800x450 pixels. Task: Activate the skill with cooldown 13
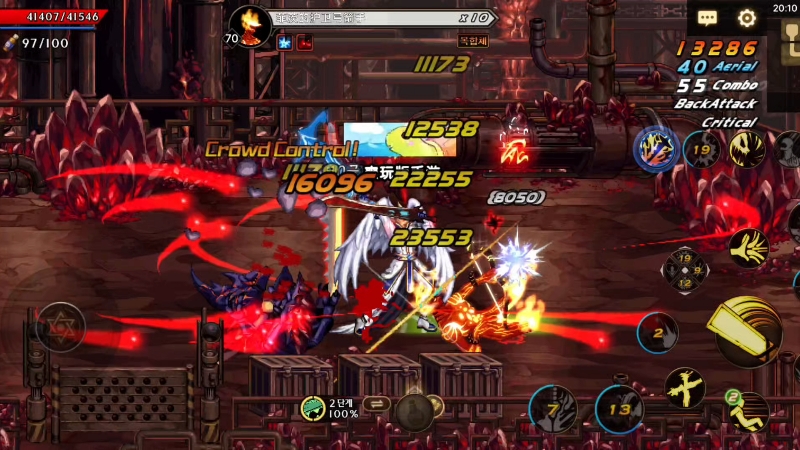(x=620, y=408)
